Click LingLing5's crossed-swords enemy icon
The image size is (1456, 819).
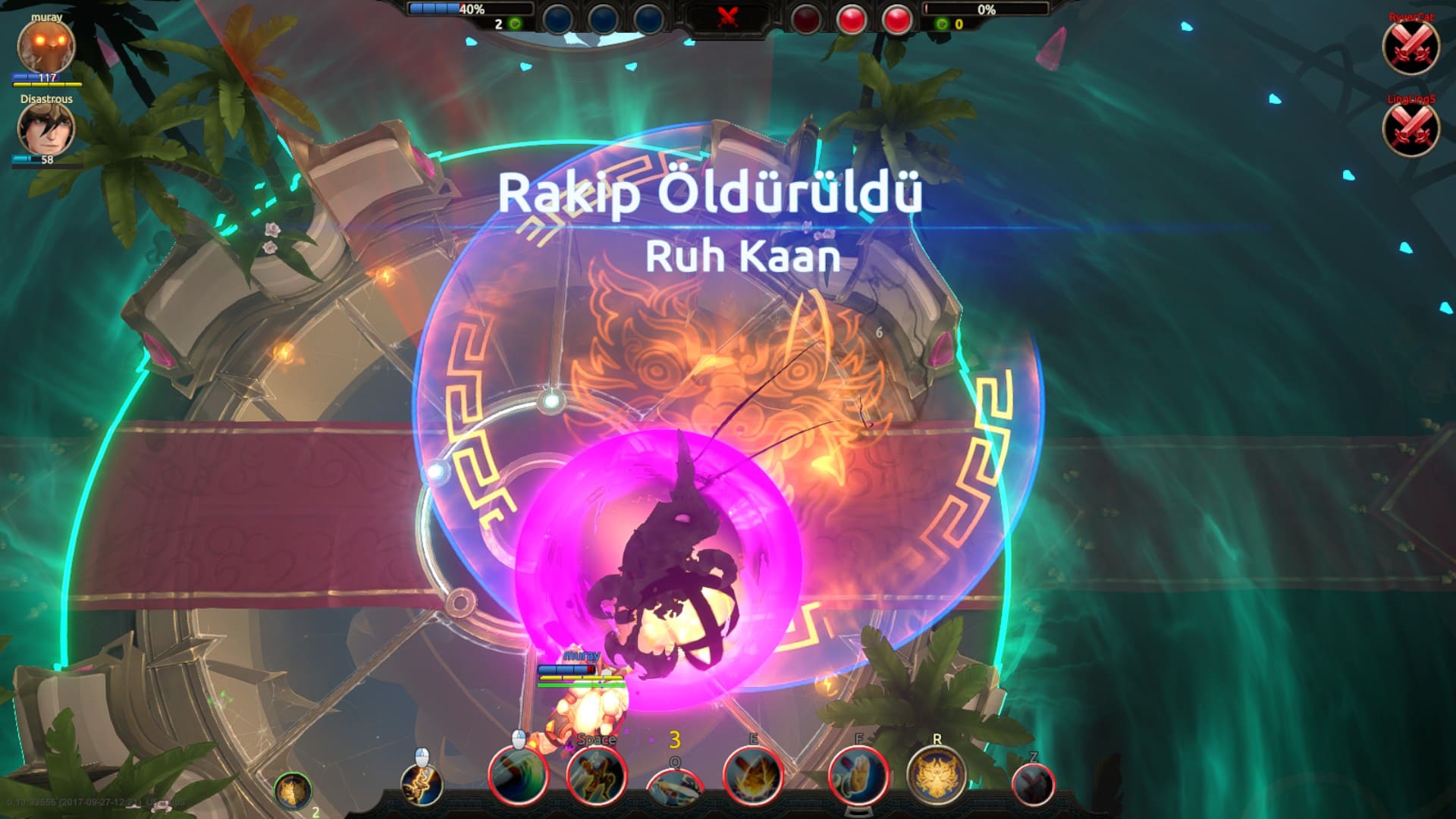tap(1410, 129)
